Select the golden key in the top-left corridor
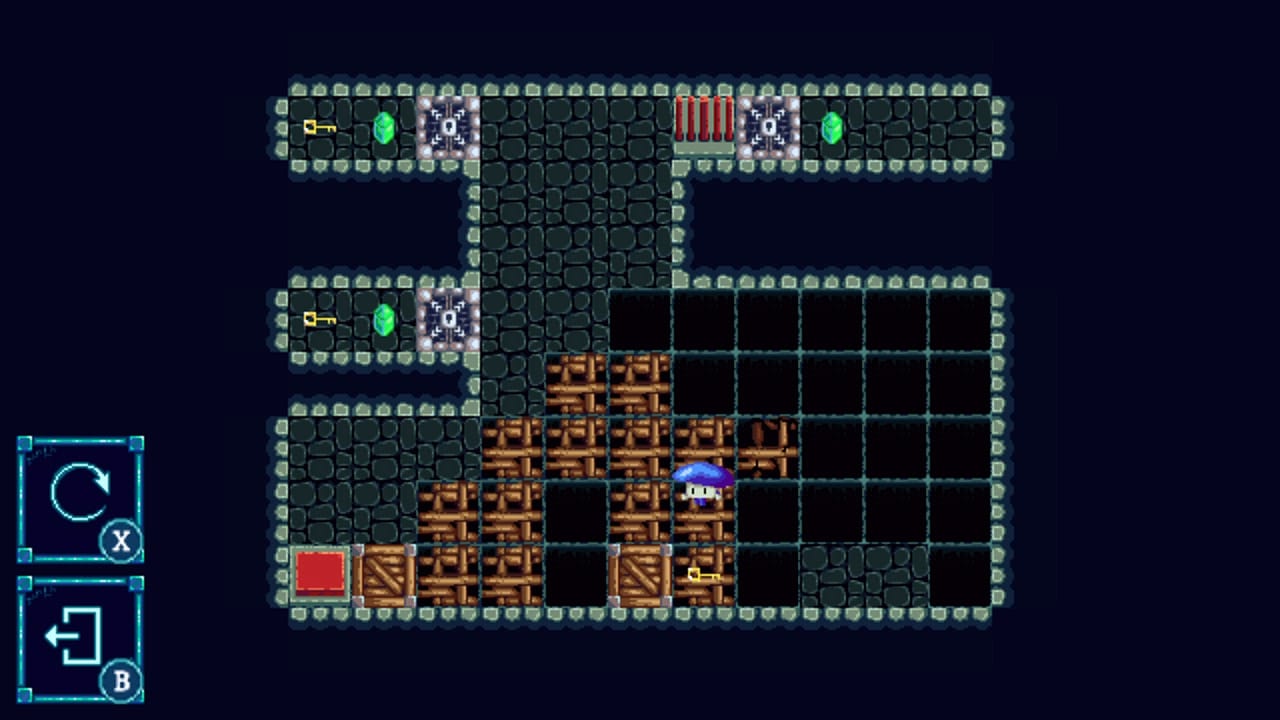The height and width of the screenshot is (720, 1280). (318, 130)
